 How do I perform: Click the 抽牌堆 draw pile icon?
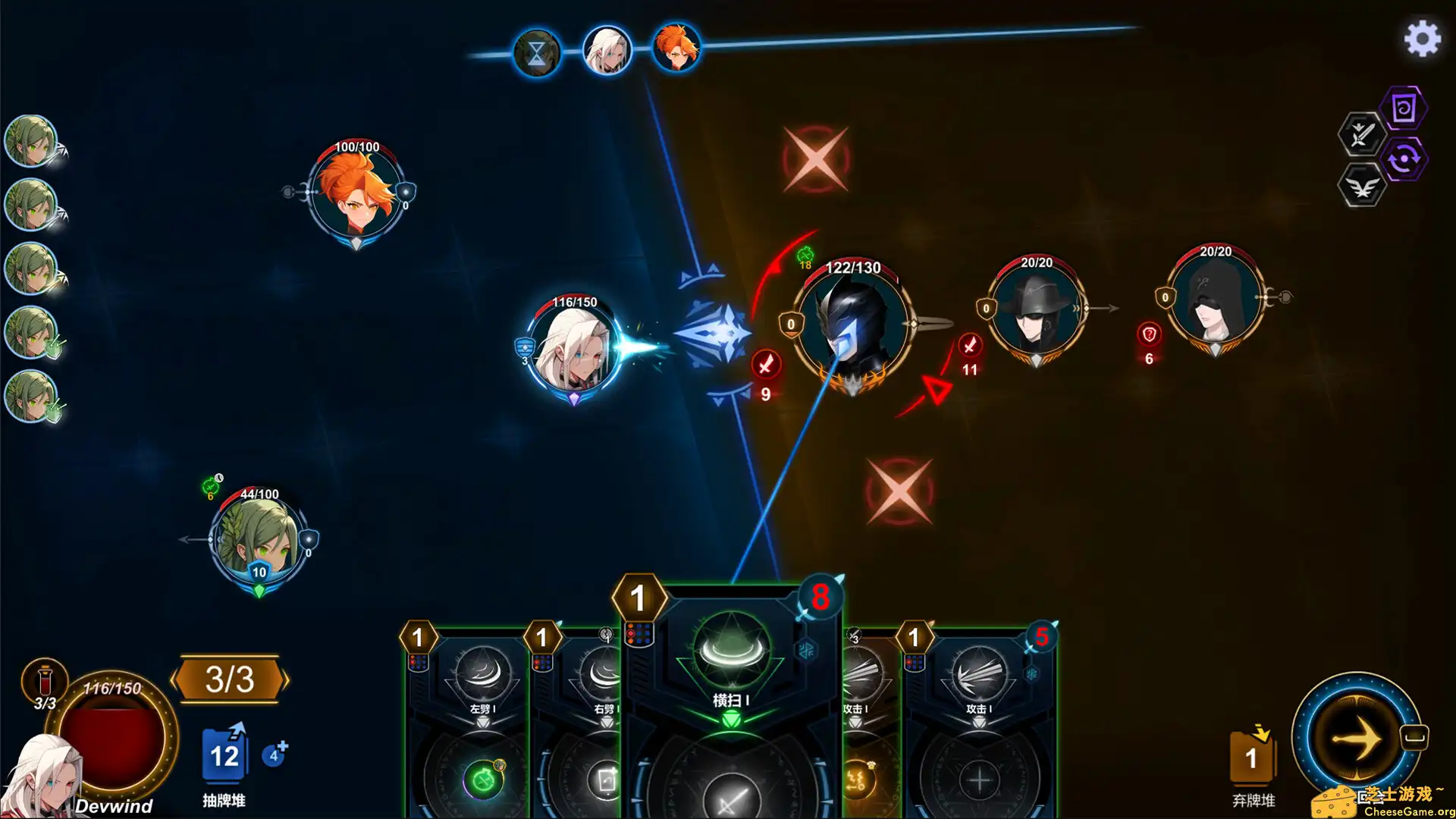pos(224,755)
